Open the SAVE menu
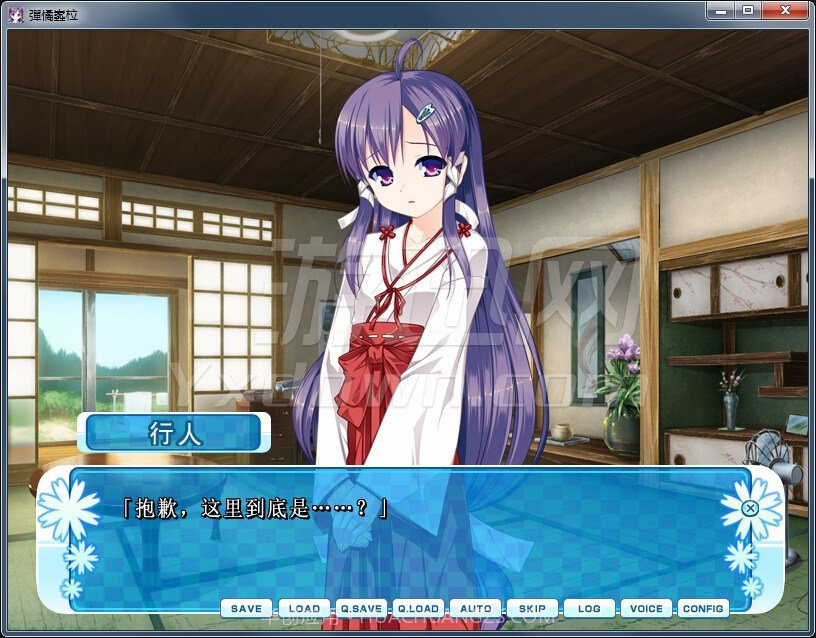This screenshot has height=638, width=816. 246,608
